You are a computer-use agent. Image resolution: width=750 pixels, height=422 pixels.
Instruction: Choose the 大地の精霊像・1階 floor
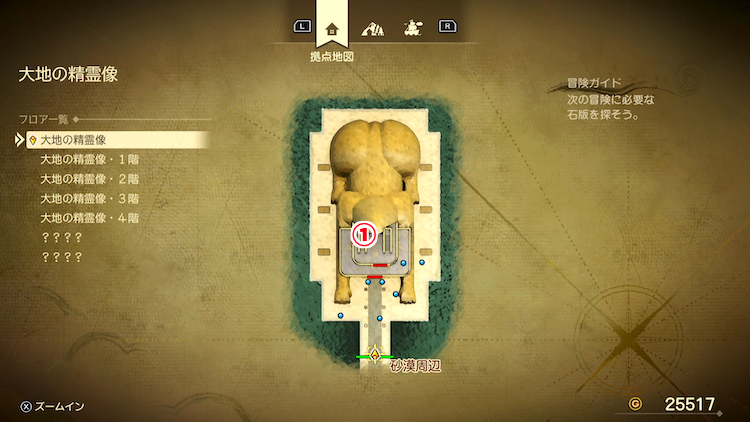88,160
